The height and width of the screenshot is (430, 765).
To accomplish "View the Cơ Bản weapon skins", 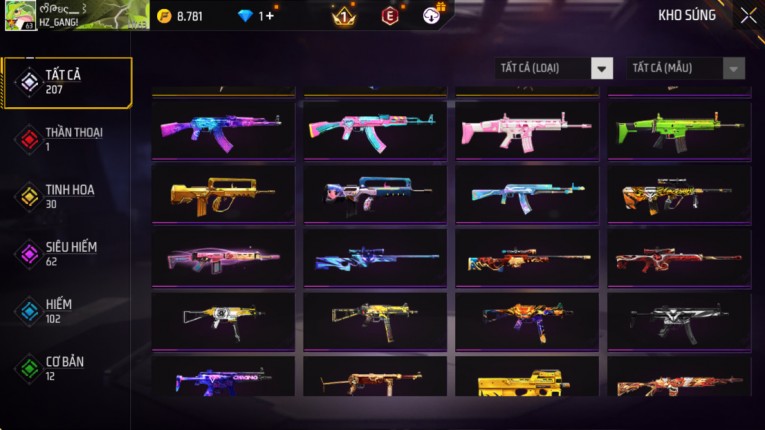I will click(x=66, y=367).
